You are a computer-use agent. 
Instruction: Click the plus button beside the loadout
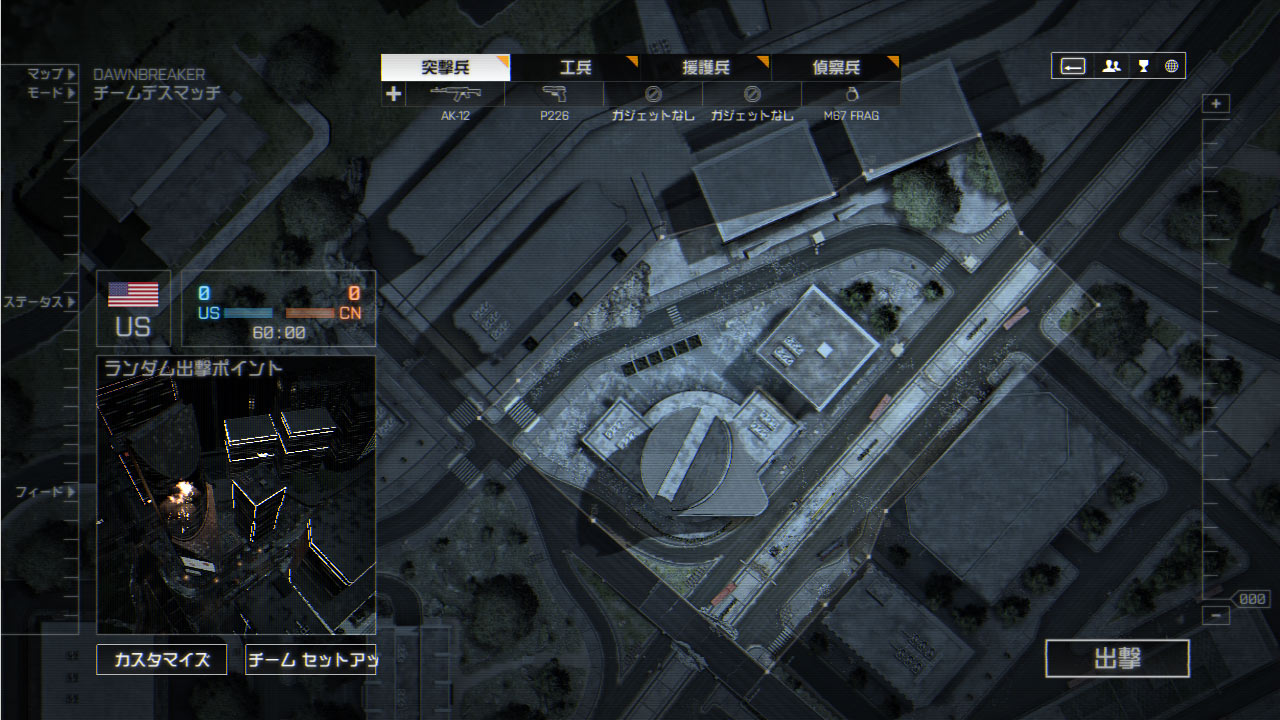[x=394, y=94]
